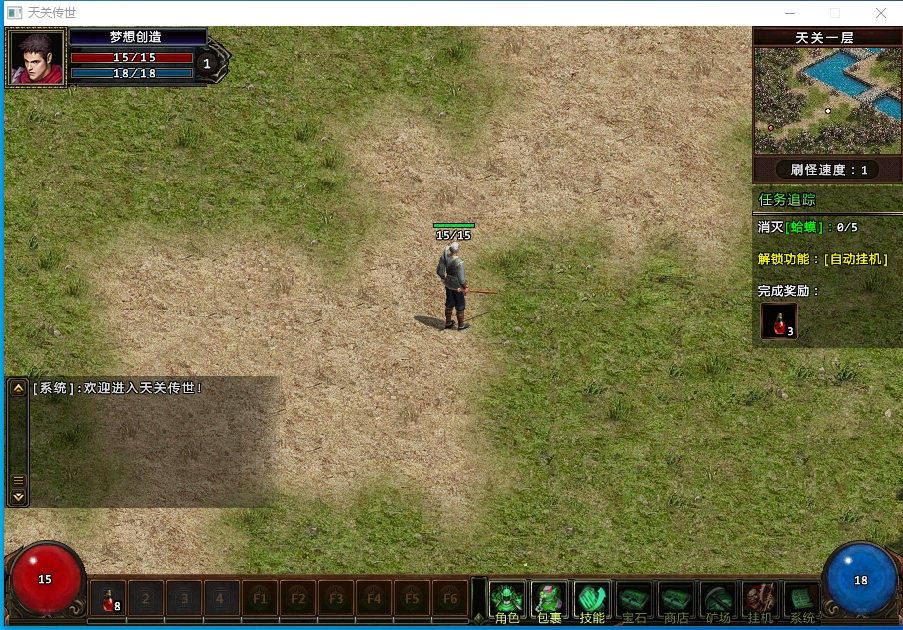
Task: Minimize the 天关传世 window
Action: click(789, 13)
